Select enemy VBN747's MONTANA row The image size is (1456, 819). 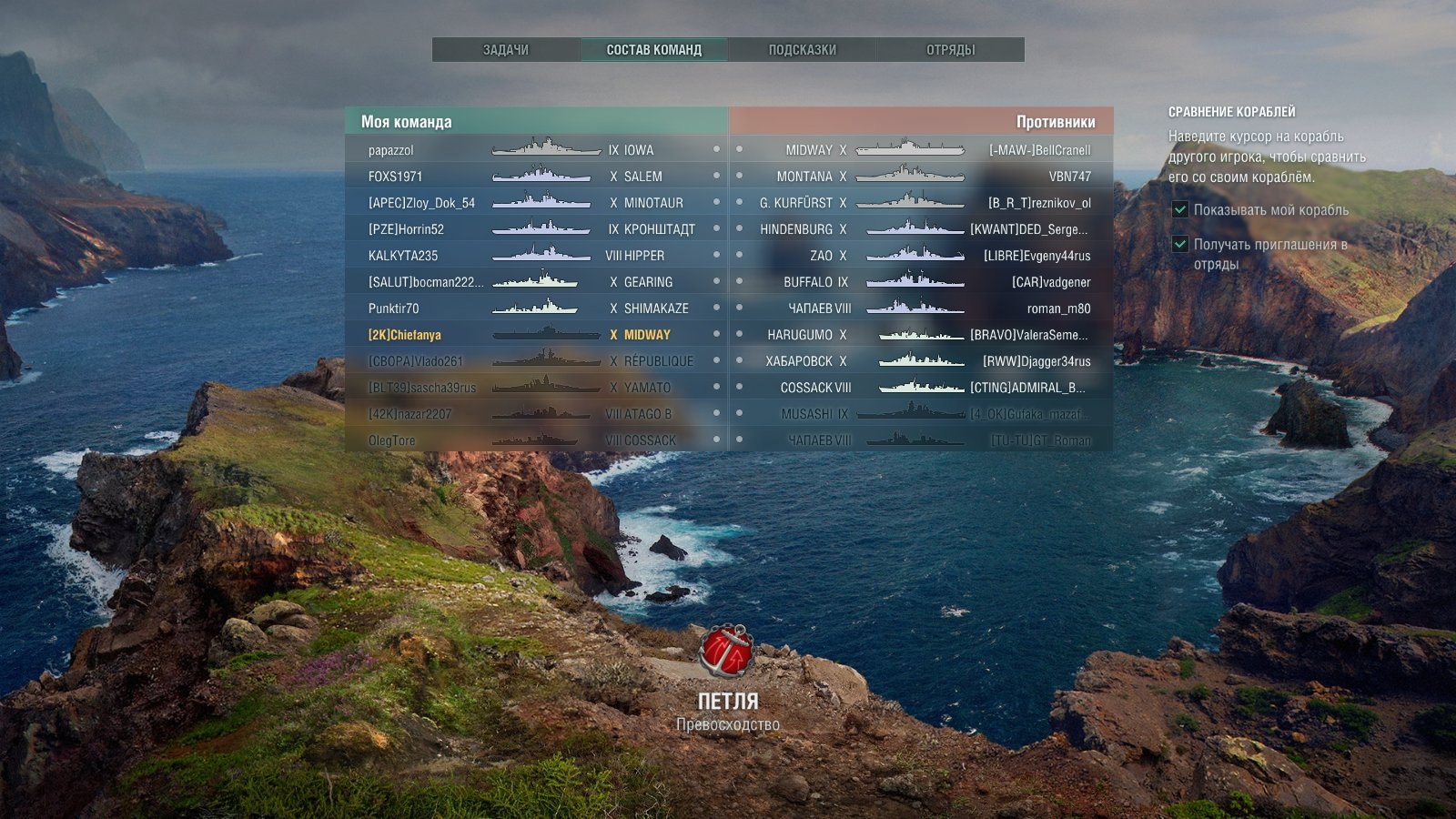coord(921,177)
